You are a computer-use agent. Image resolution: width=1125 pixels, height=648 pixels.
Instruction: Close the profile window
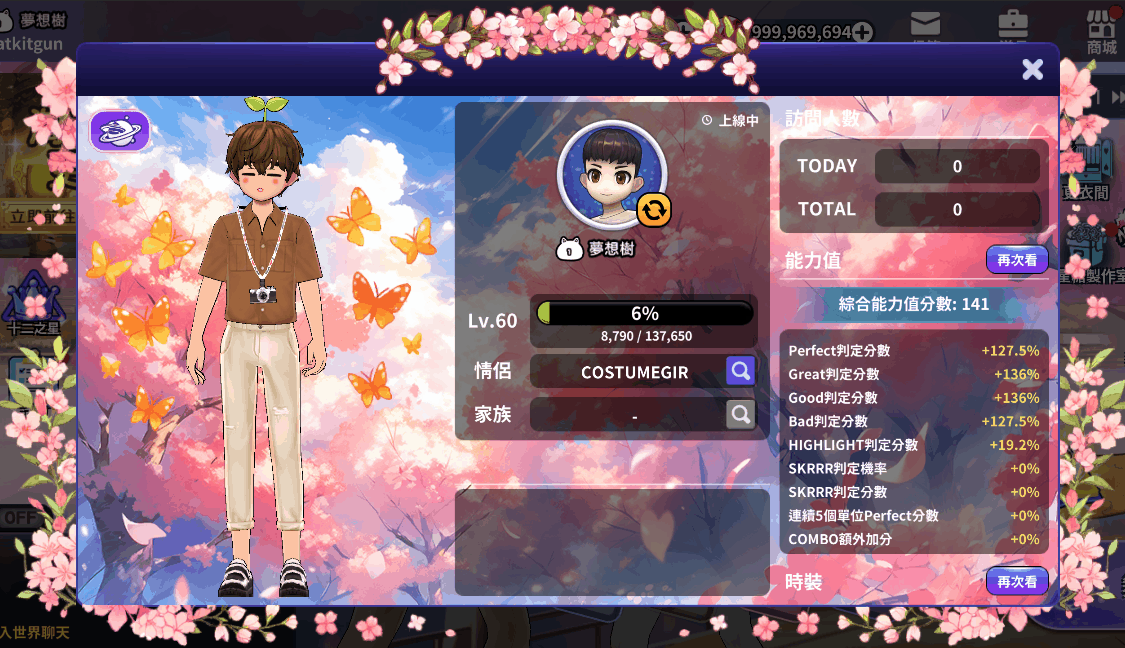[1032, 69]
